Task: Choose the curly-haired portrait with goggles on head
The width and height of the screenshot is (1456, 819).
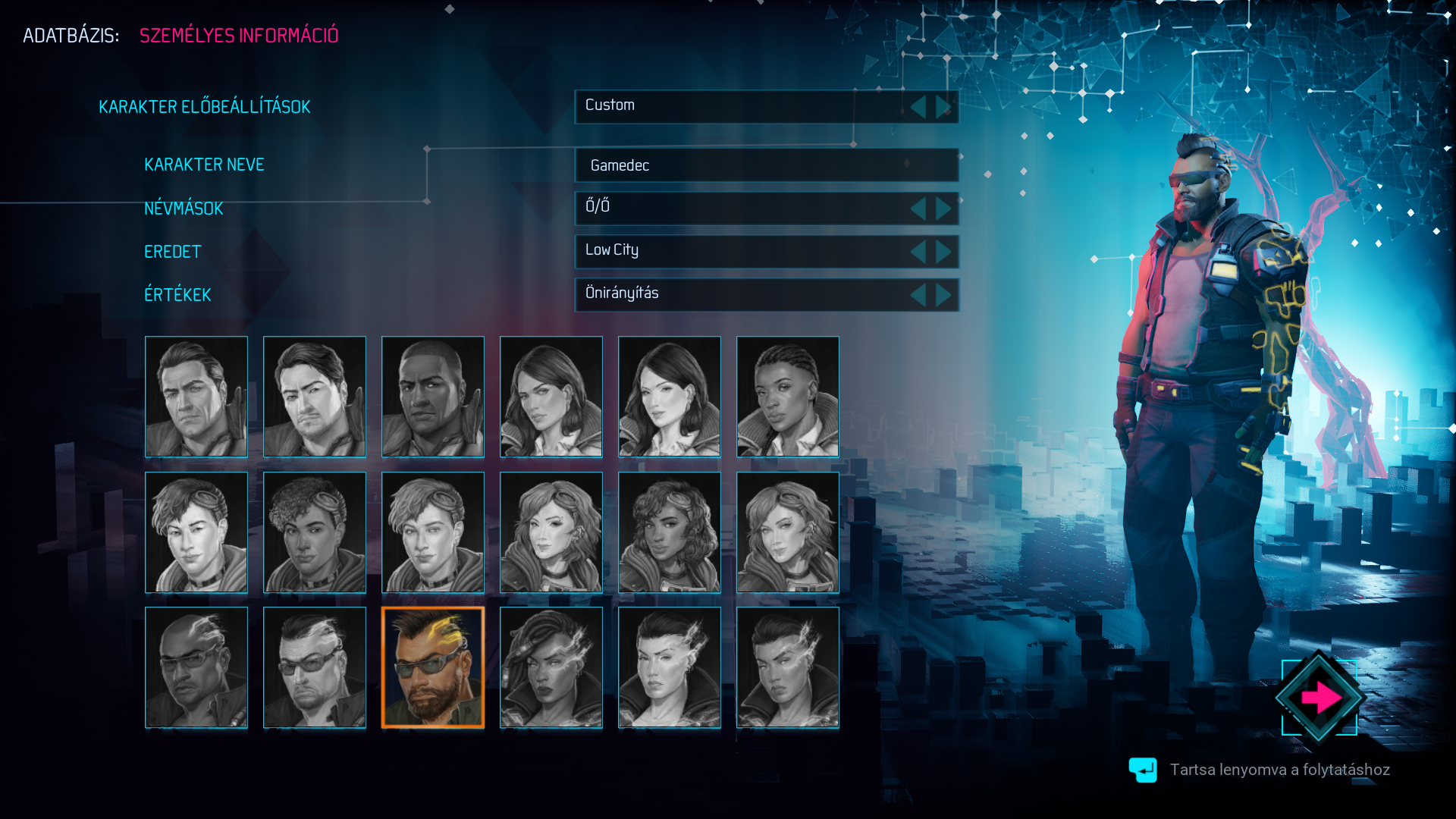Action: click(x=315, y=532)
